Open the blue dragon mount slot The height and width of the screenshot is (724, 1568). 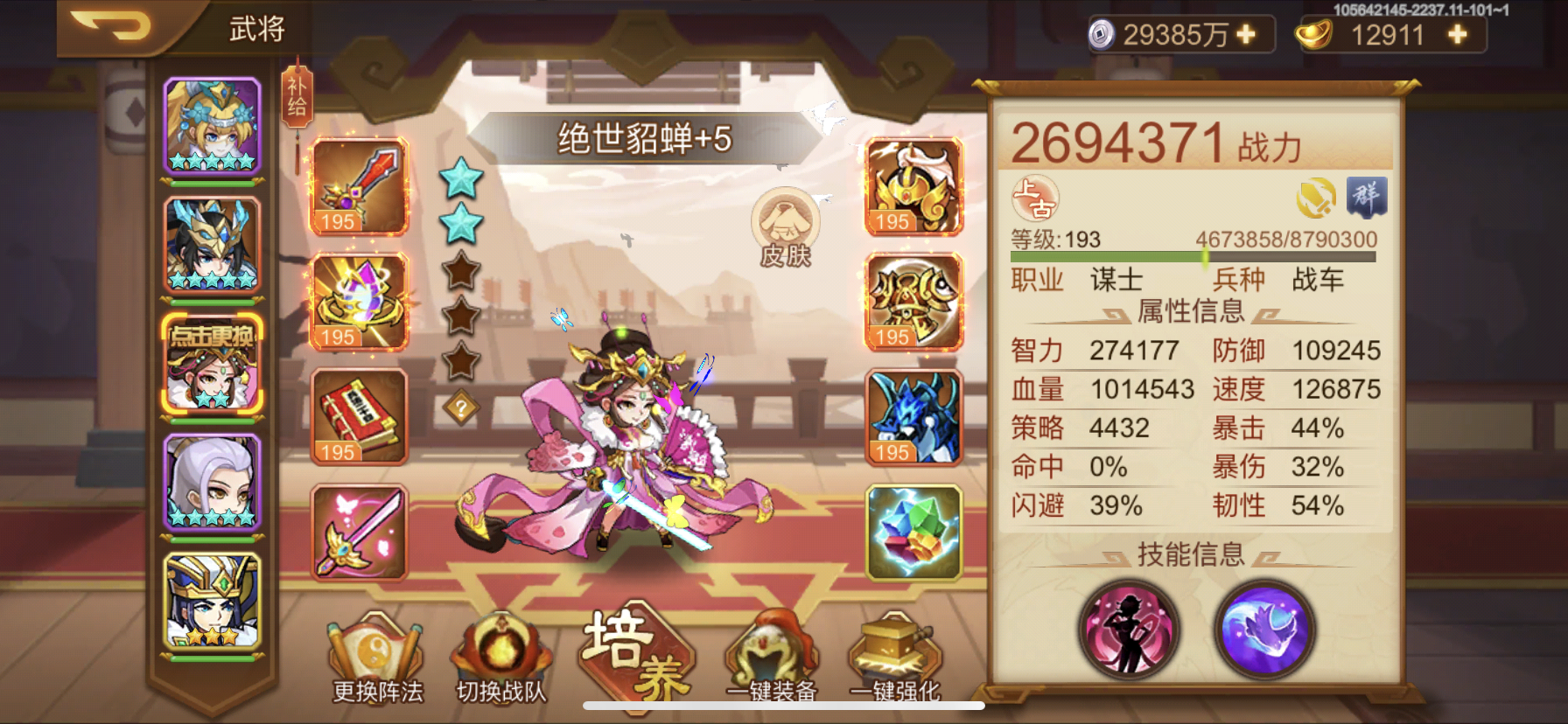click(x=912, y=418)
